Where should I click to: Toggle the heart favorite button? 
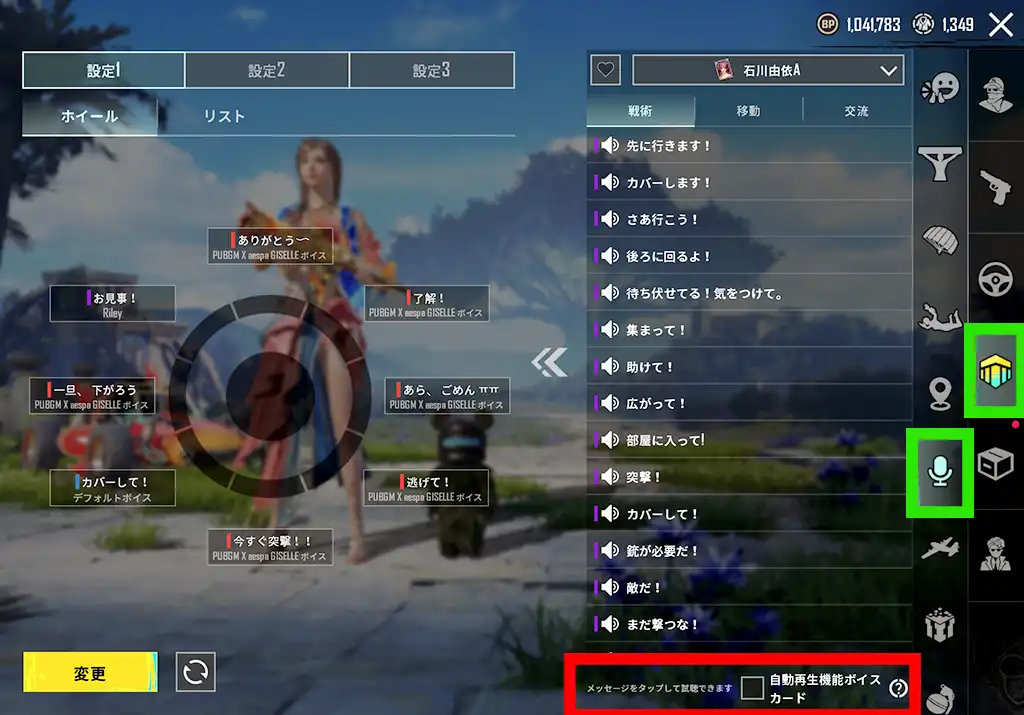pos(606,70)
